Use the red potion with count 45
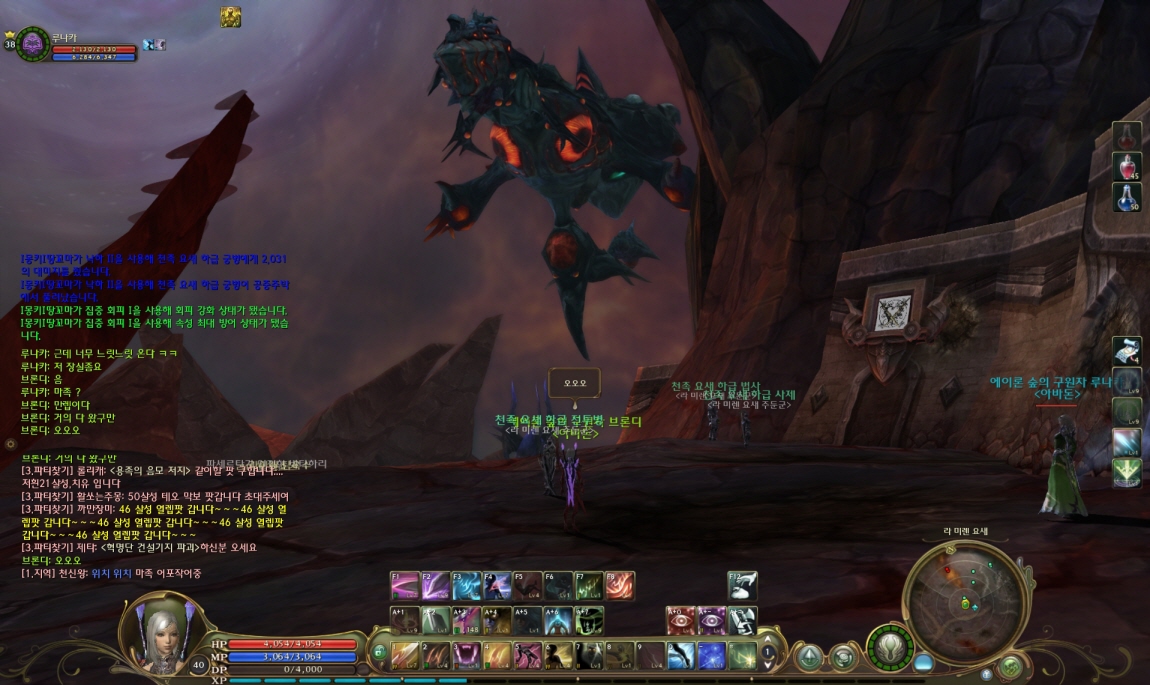Viewport: 1150px width, 685px height. pyautogui.click(x=1127, y=167)
